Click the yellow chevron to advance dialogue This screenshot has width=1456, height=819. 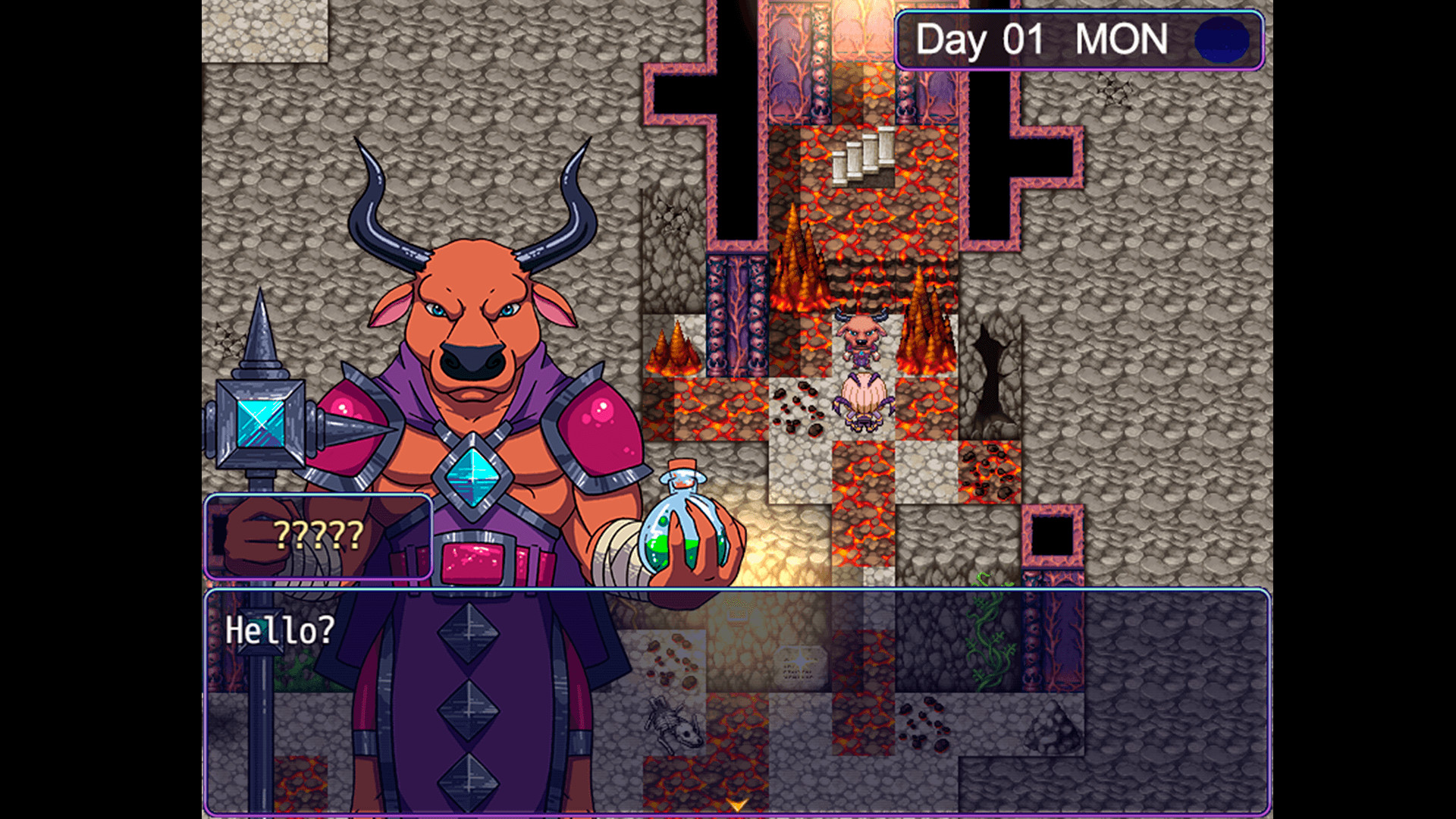737,801
